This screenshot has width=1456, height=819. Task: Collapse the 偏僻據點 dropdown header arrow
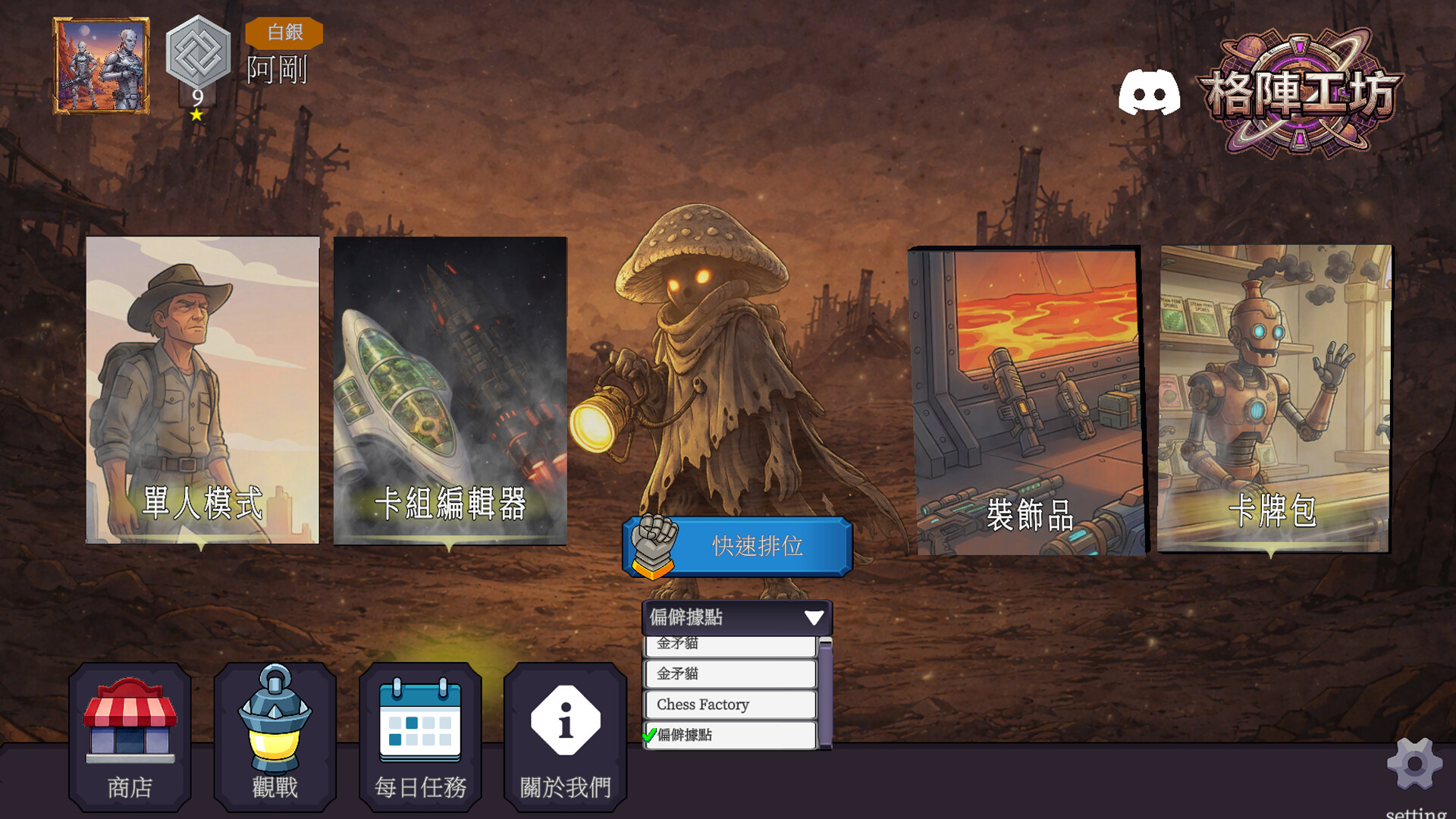814,617
